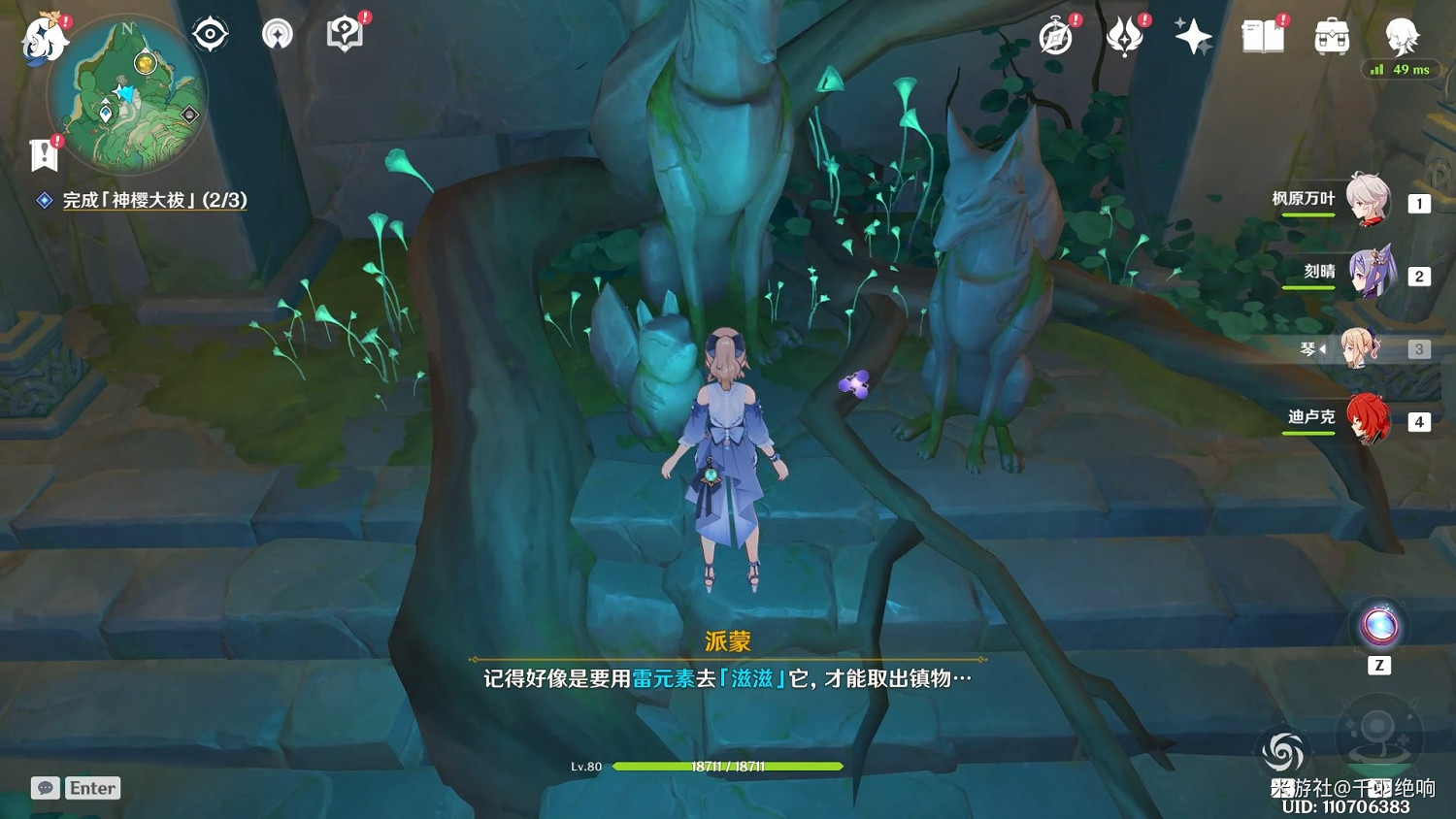The image size is (1456, 819).
Task: Open the Wish screen star icon
Action: click(x=1193, y=36)
